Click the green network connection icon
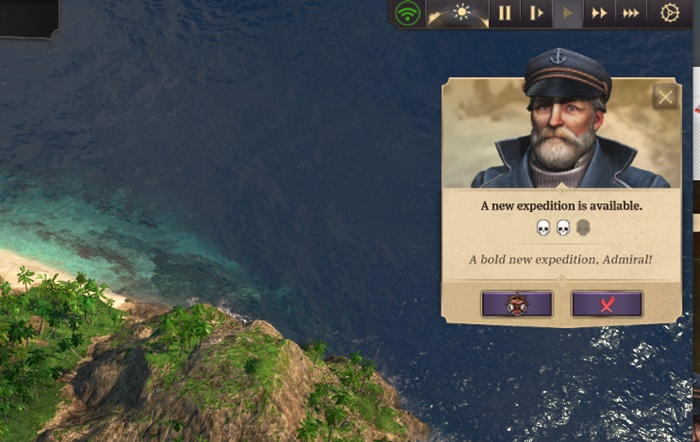The height and width of the screenshot is (442, 700). [407, 13]
